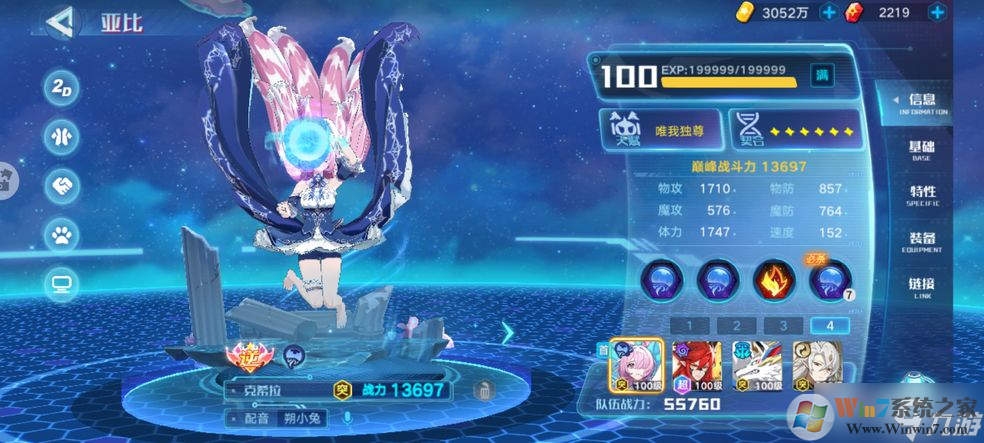The image size is (984, 443).
Task: Switch to the 特性 Specific tab
Action: [x=922, y=195]
